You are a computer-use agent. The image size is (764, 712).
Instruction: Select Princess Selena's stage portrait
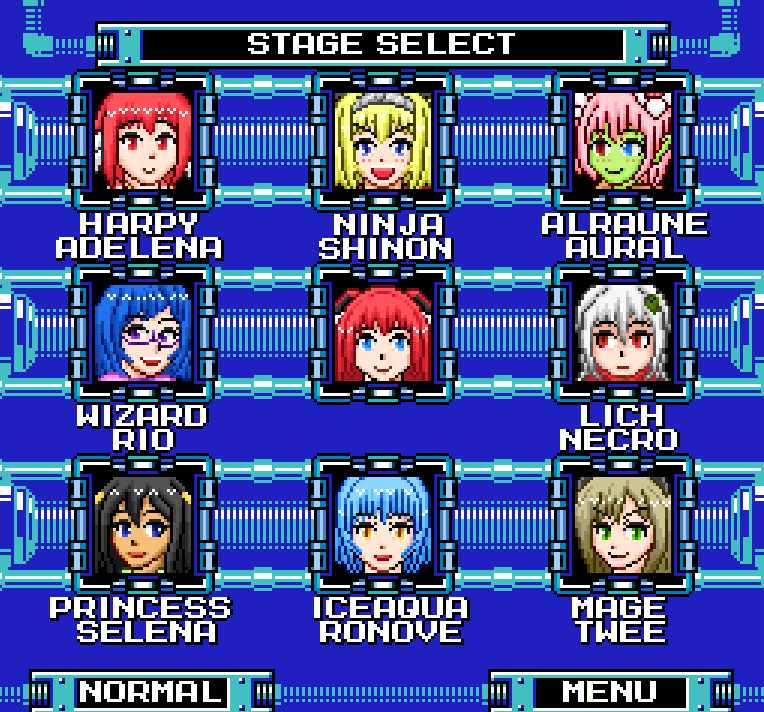click(x=142, y=525)
